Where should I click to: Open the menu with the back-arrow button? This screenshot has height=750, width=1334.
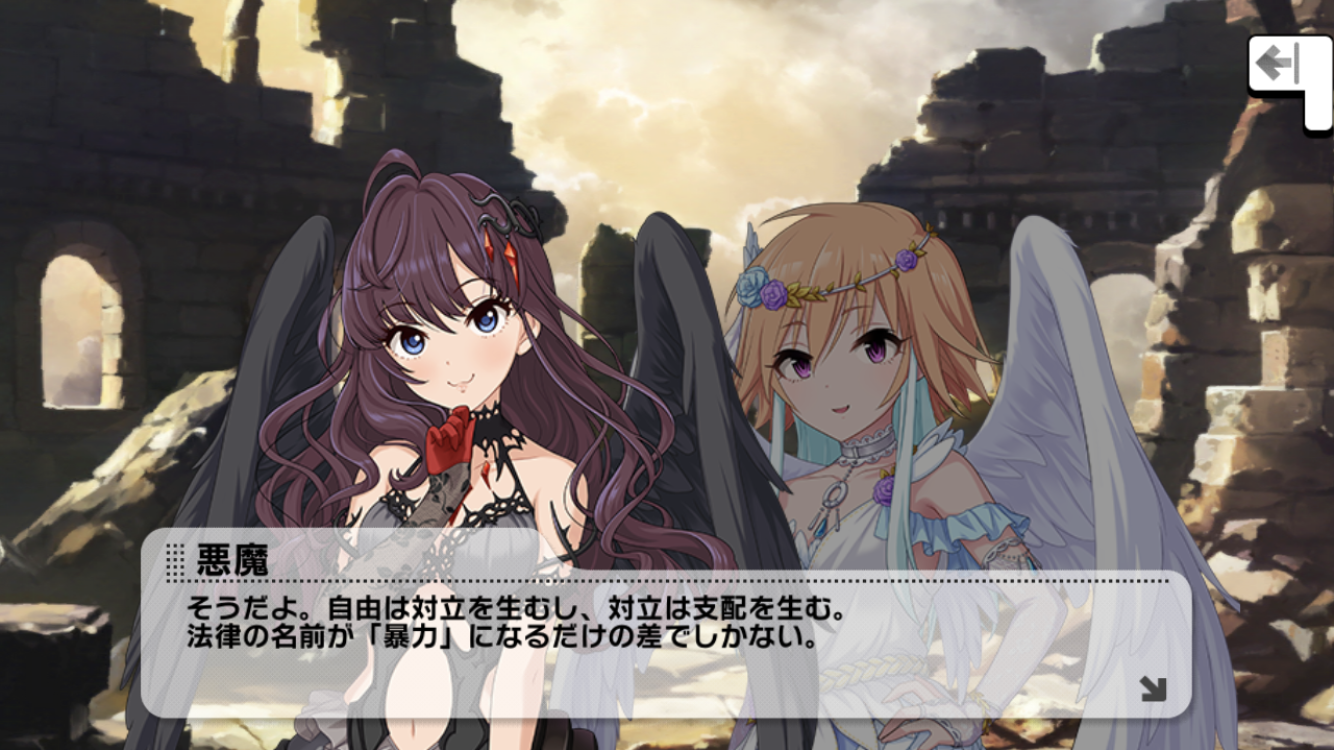(1280, 68)
